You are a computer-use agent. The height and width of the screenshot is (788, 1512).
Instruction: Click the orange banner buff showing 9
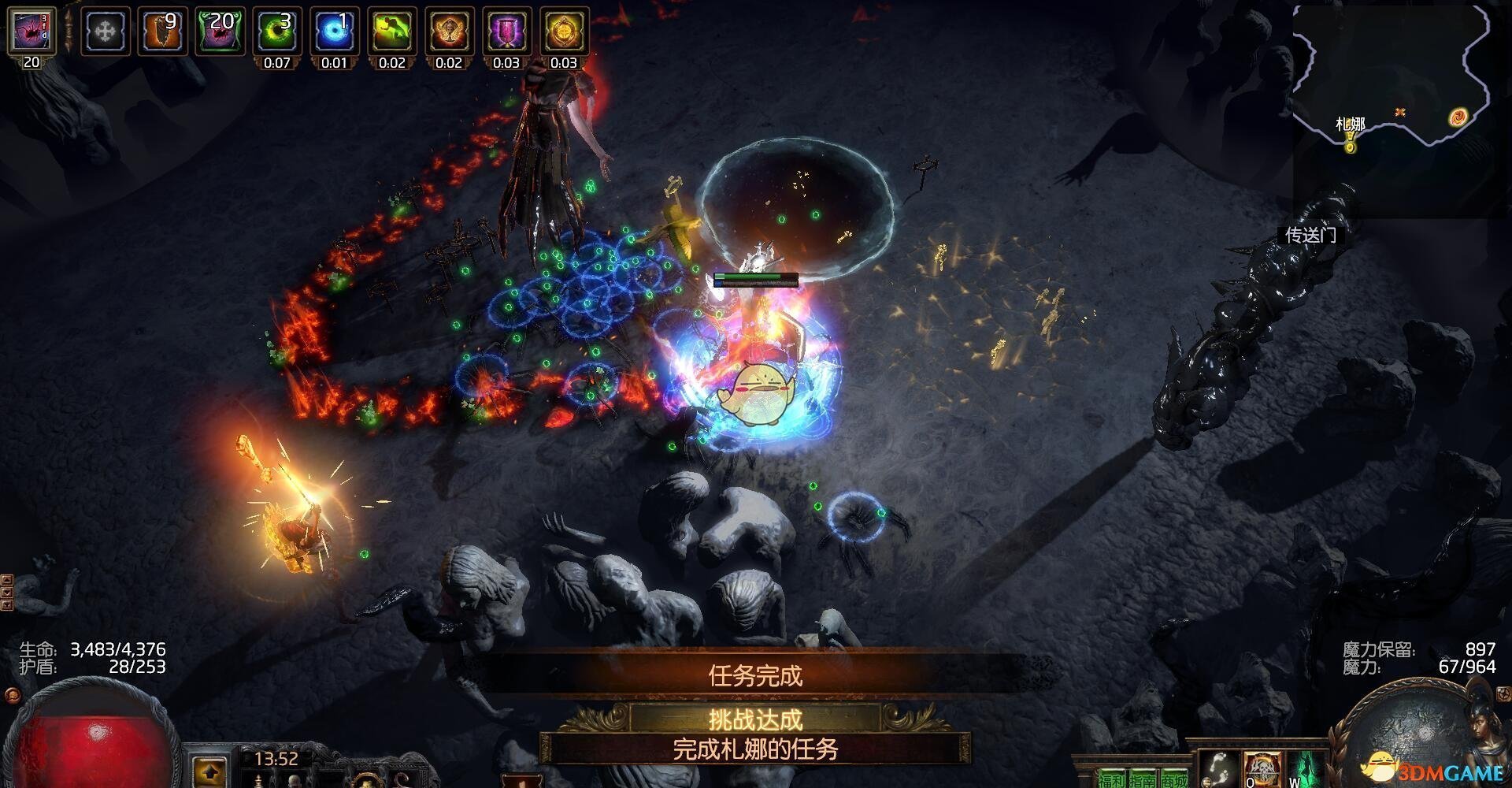tap(163, 32)
